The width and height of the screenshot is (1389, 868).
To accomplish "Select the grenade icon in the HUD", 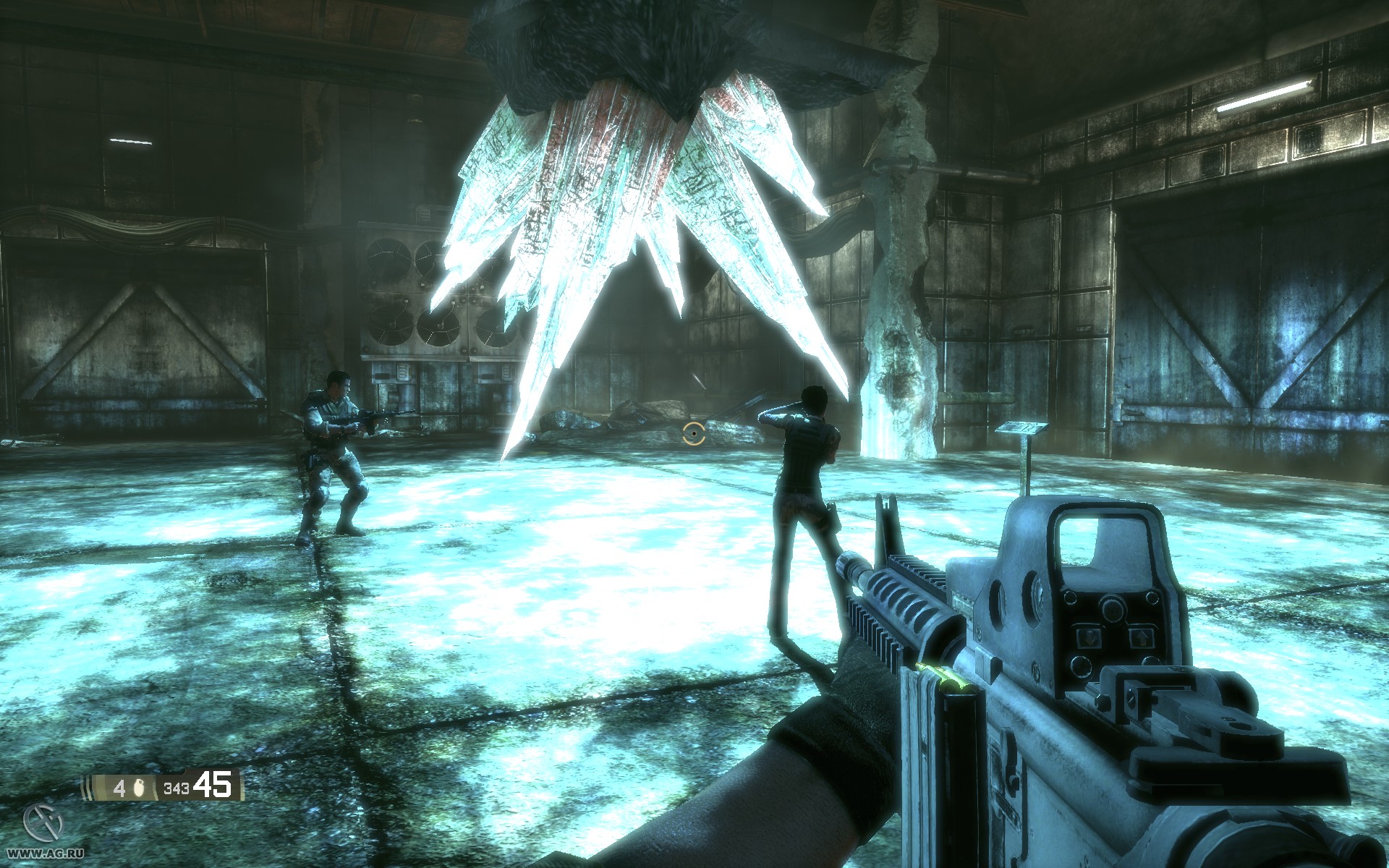I will point(139,787).
